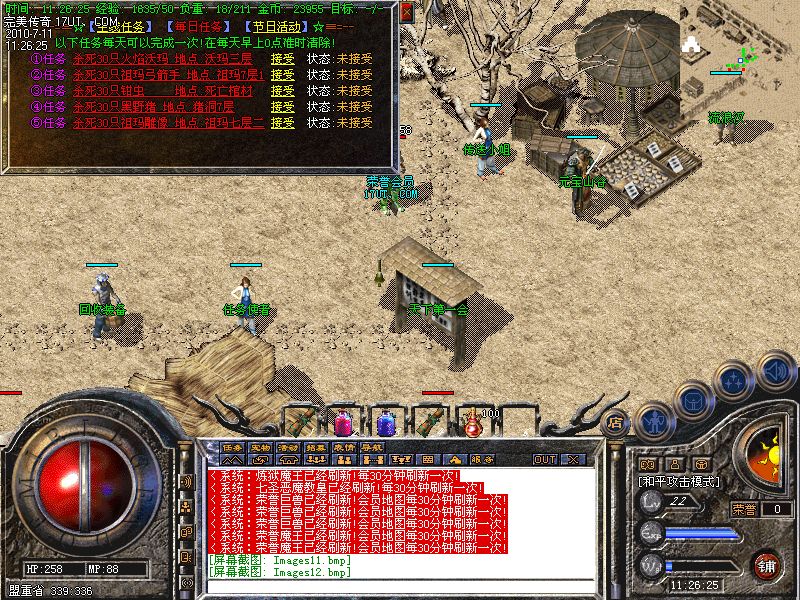Screen dimensions: 800x600
Task: Click the OUT button on chat bar
Action: coord(545,459)
